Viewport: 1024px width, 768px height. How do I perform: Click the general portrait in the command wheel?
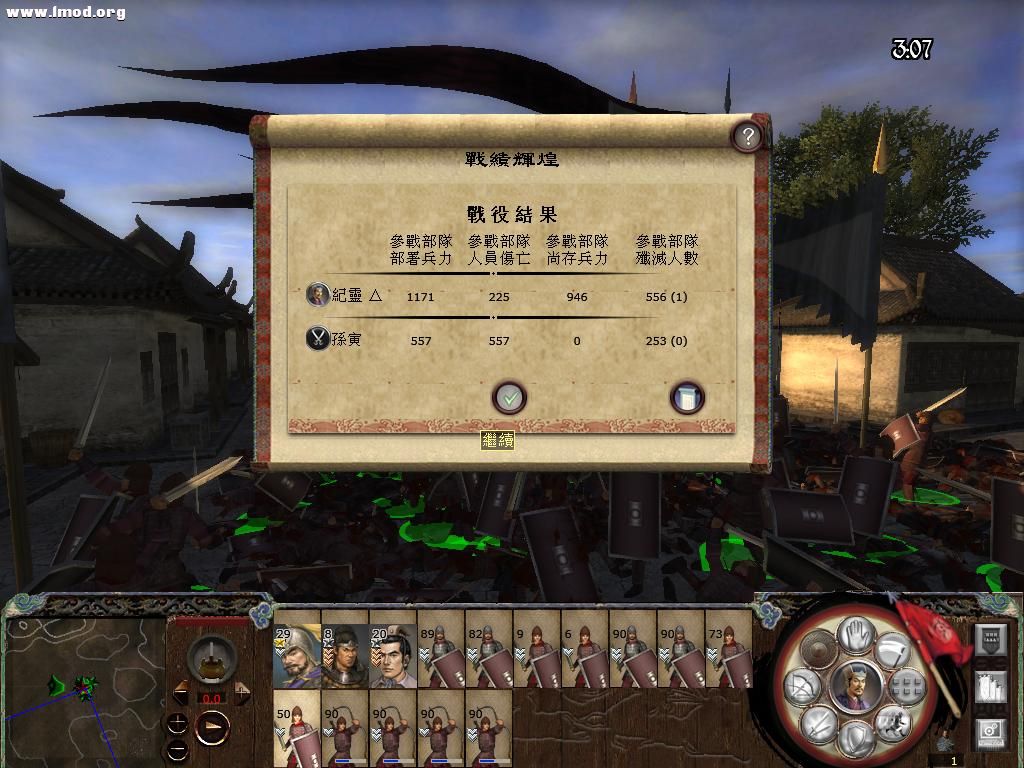point(856,686)
